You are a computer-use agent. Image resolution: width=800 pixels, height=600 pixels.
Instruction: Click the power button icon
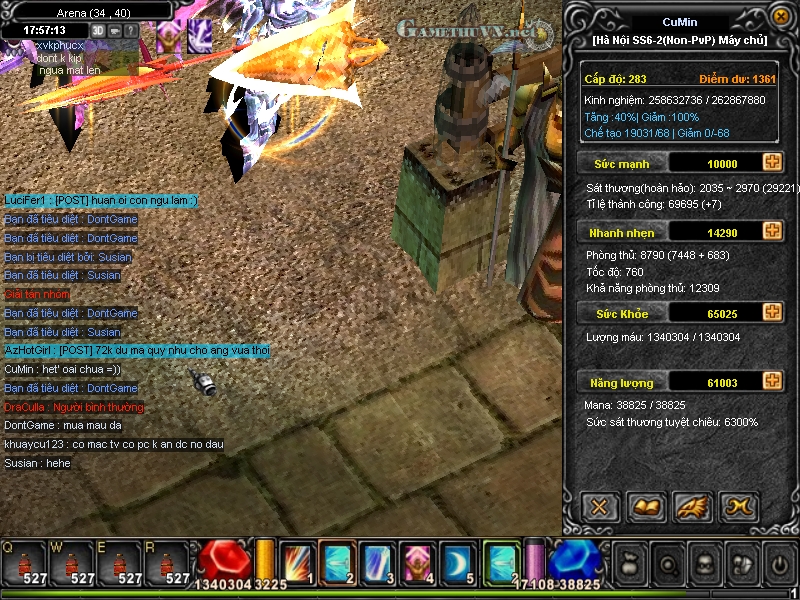(x=780, y=564)
